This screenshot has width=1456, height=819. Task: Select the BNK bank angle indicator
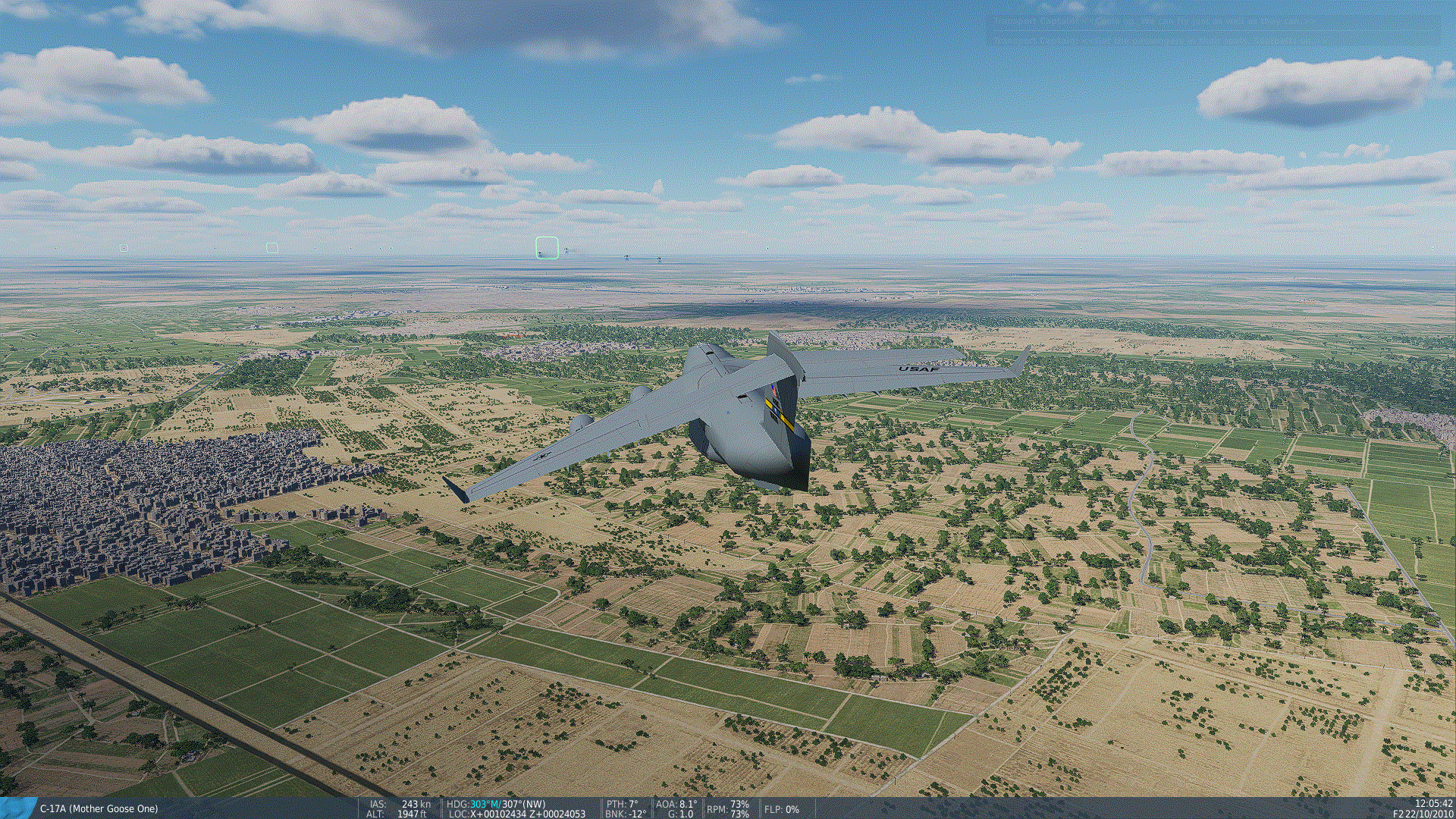point(623,814)
